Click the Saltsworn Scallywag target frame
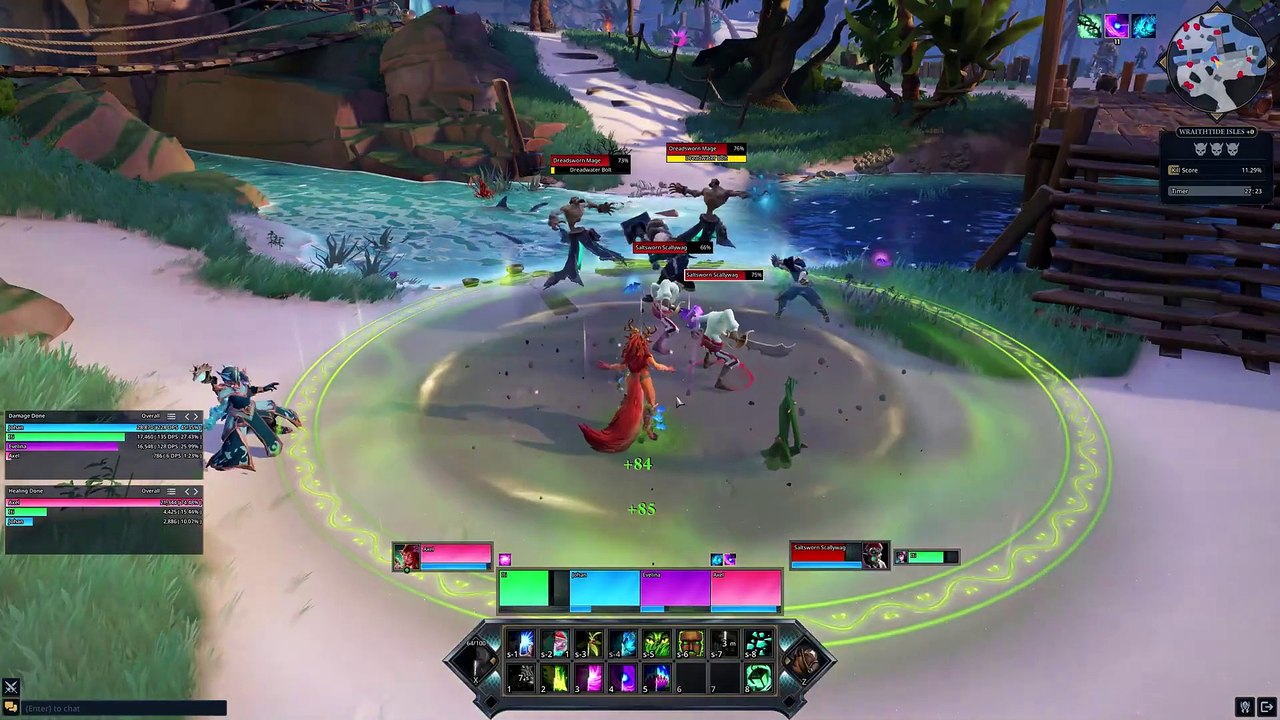This screenshot has height=720, width=1280. click(826, 555)
